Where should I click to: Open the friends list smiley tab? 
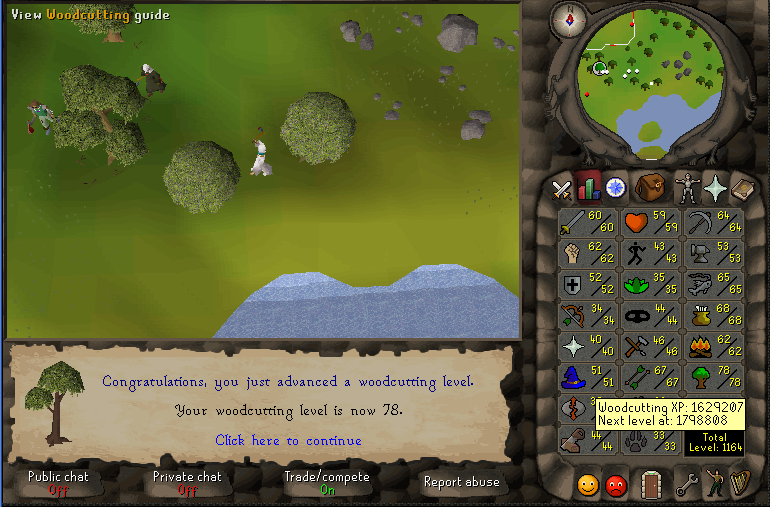coord(589,486)
